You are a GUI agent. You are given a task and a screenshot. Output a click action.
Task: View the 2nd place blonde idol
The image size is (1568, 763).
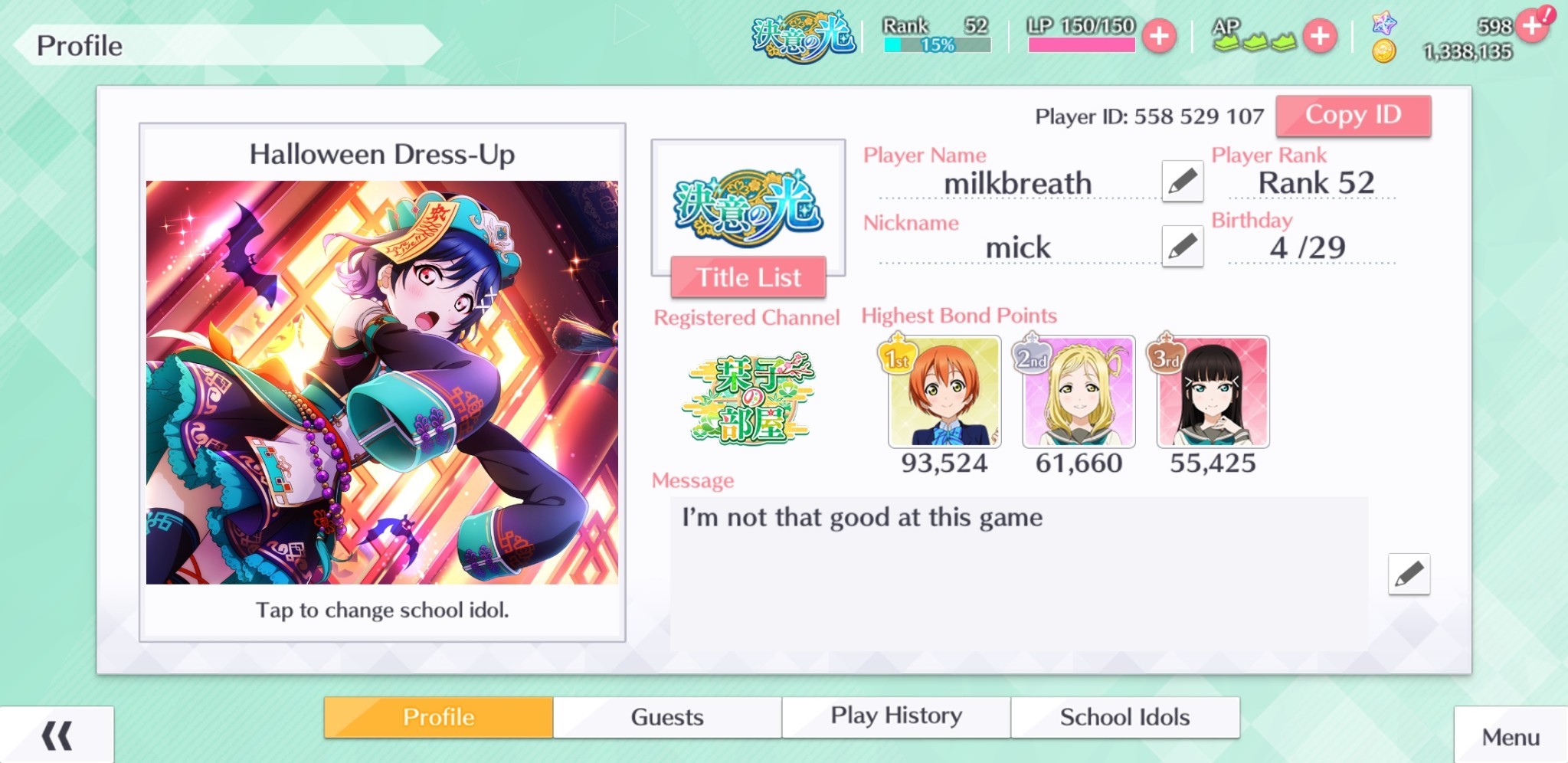pos(1079,391)
